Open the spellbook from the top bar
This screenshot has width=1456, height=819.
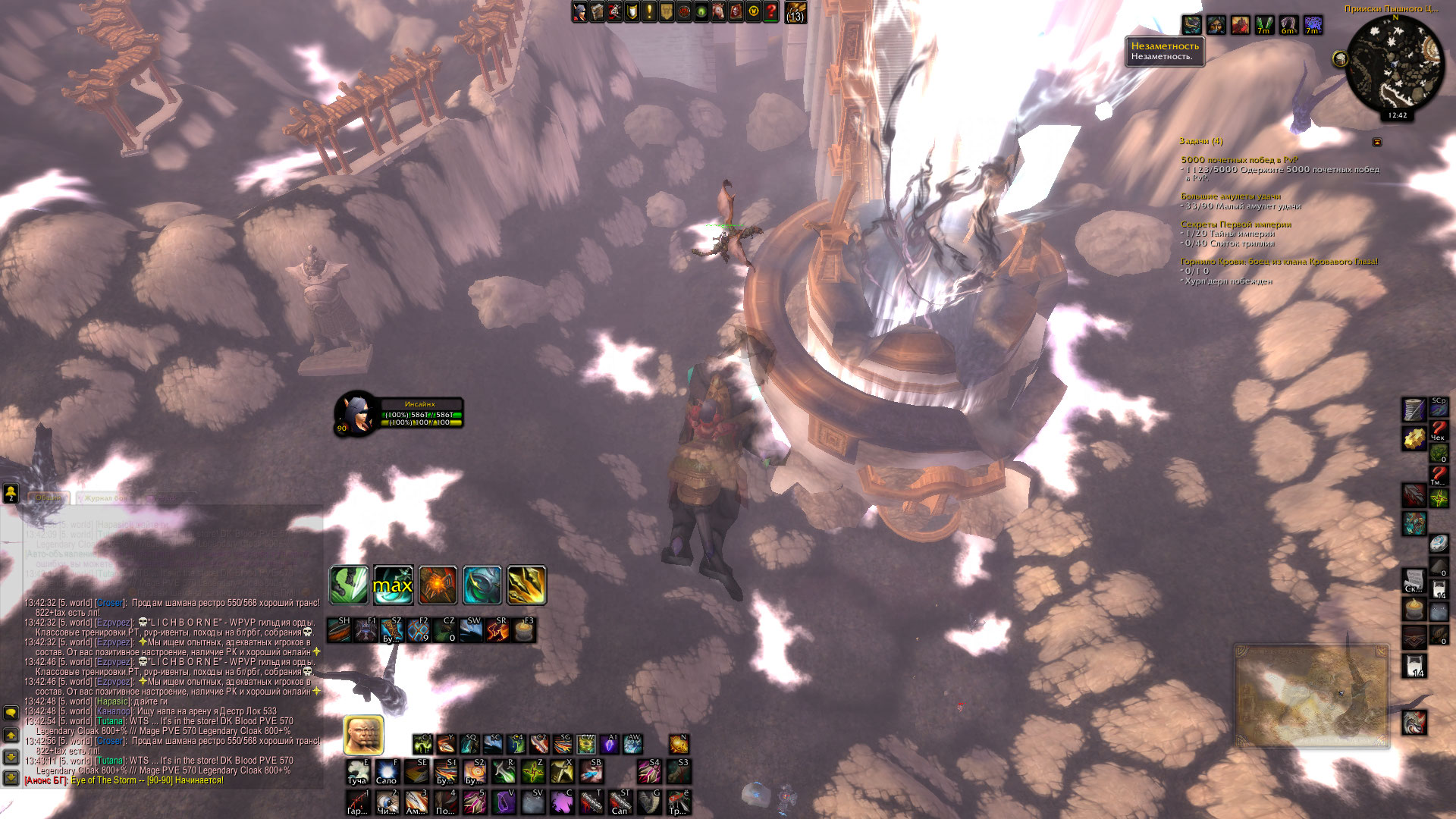[x=598, y=11]
